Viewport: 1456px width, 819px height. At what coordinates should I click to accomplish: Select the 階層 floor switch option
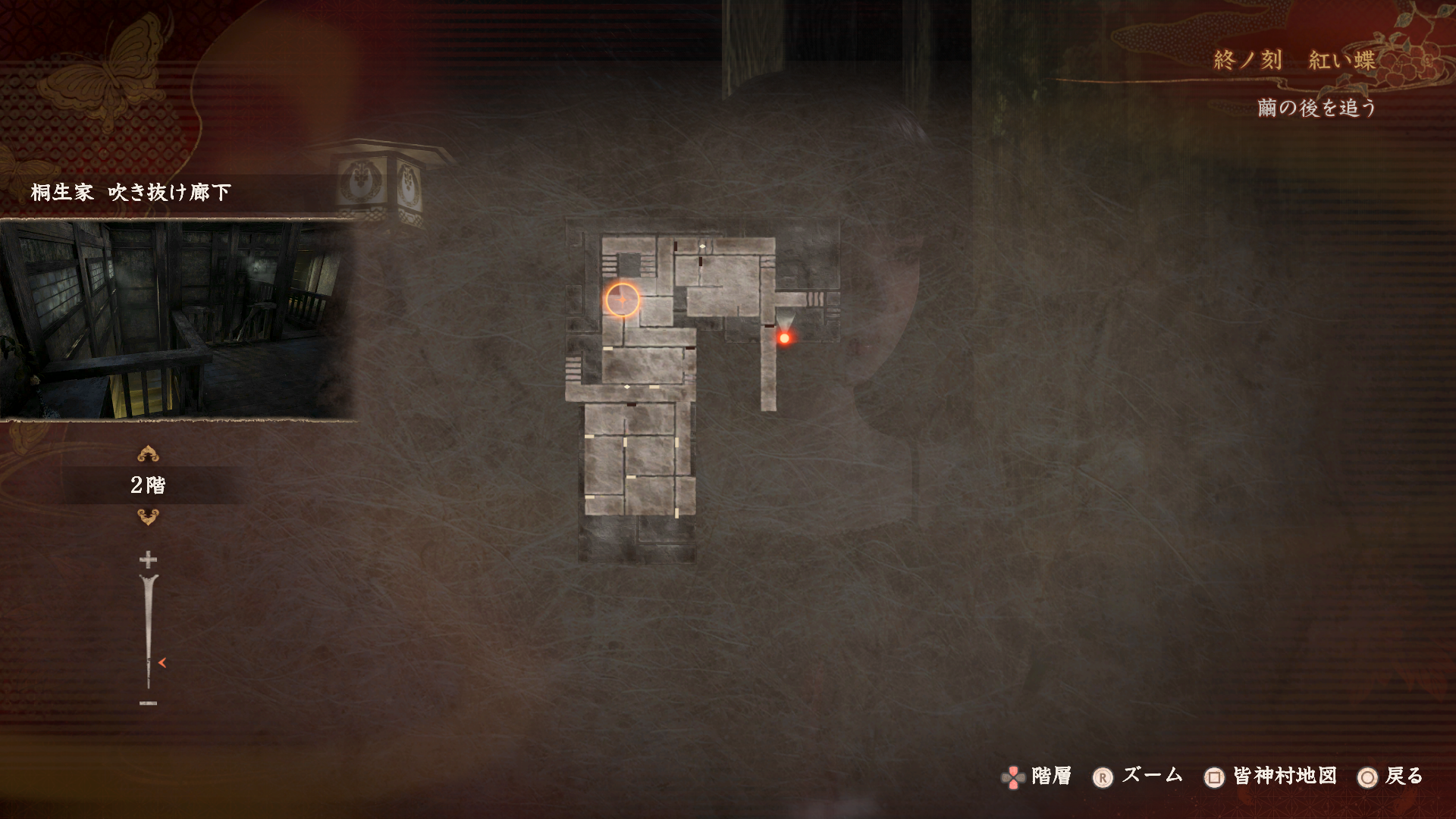[x=1037, y=777]
